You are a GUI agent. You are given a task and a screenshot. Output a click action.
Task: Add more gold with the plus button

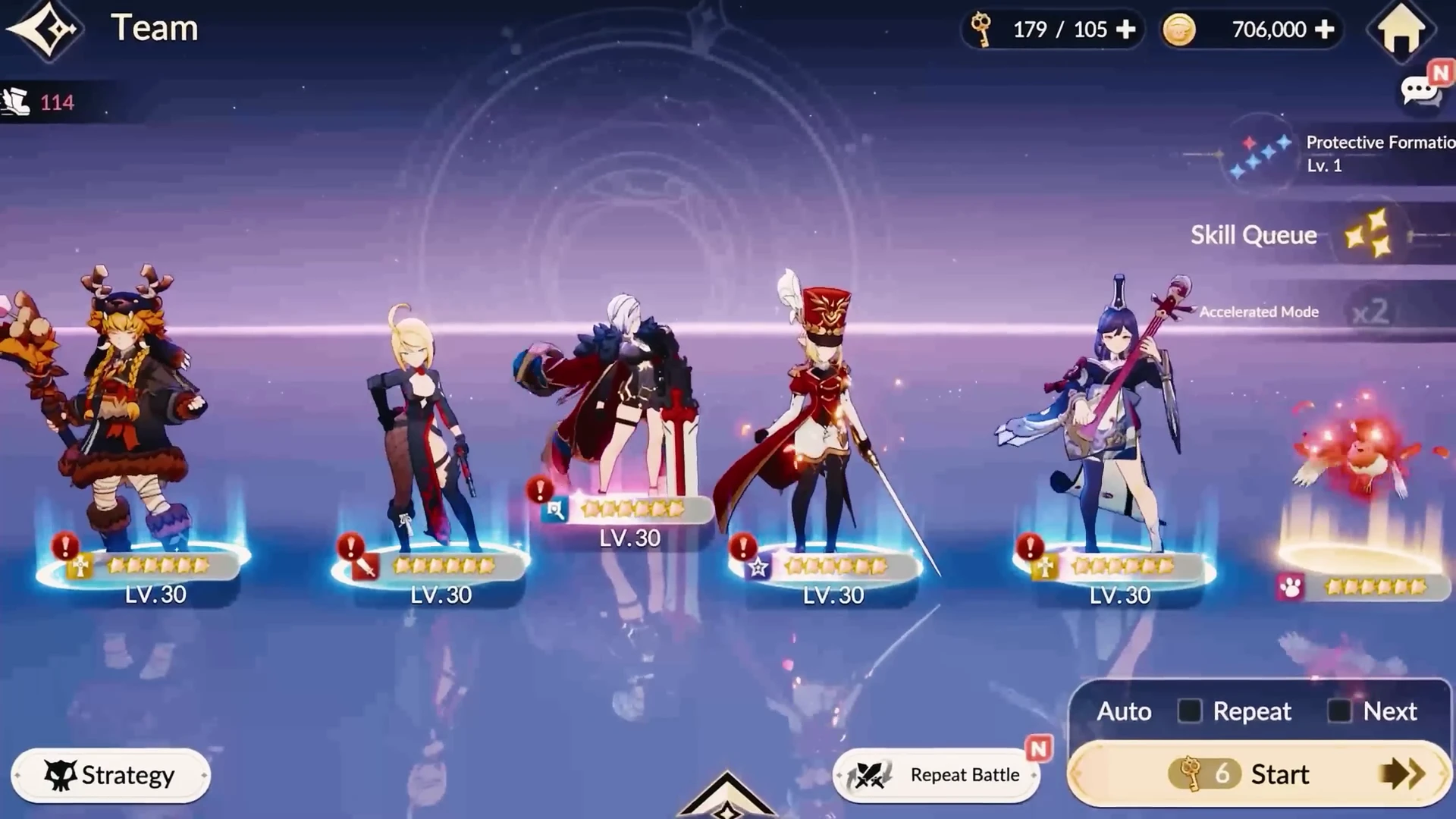point(1325,30)
